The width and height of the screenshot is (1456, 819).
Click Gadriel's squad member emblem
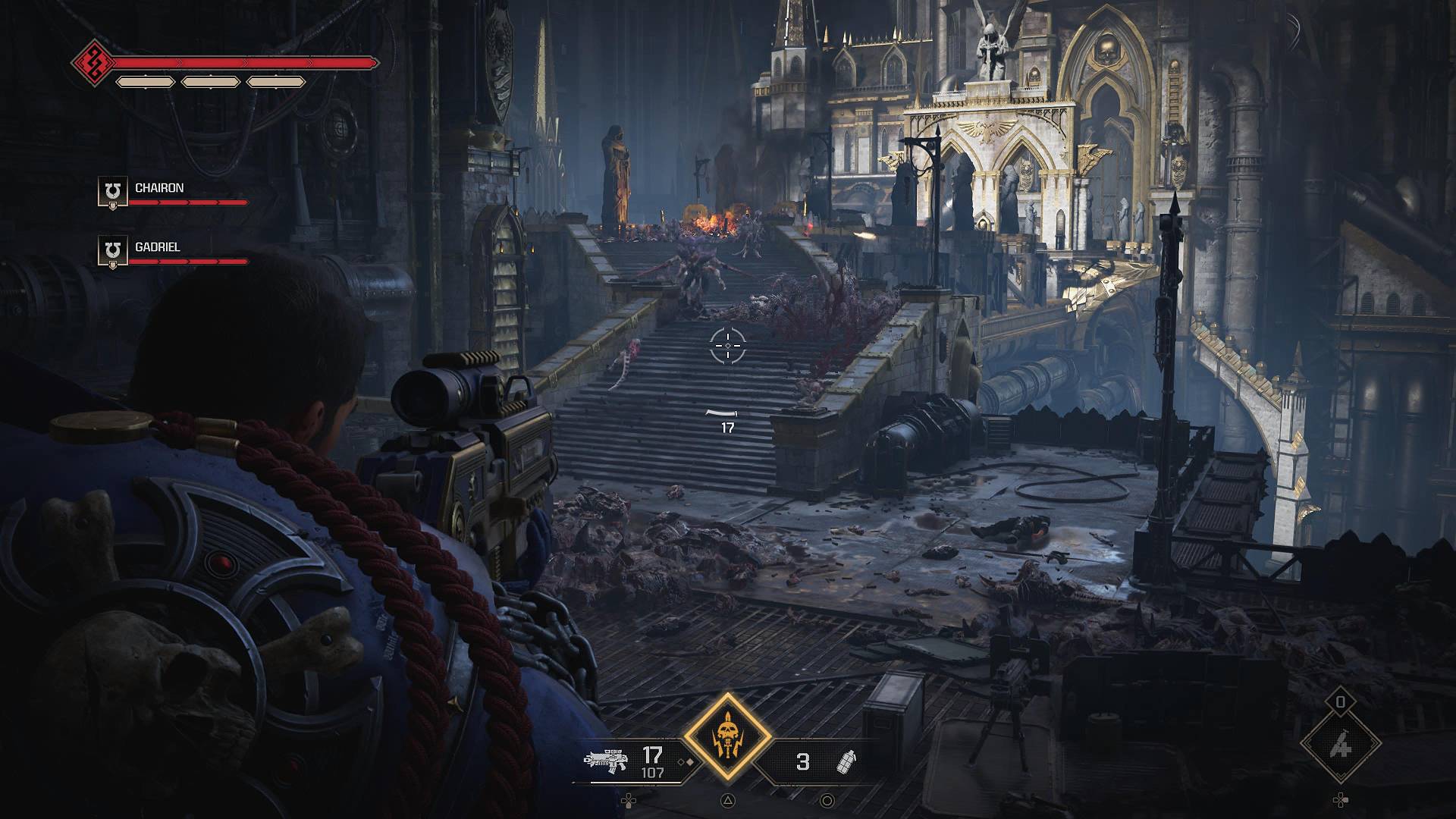click(113, 251)
